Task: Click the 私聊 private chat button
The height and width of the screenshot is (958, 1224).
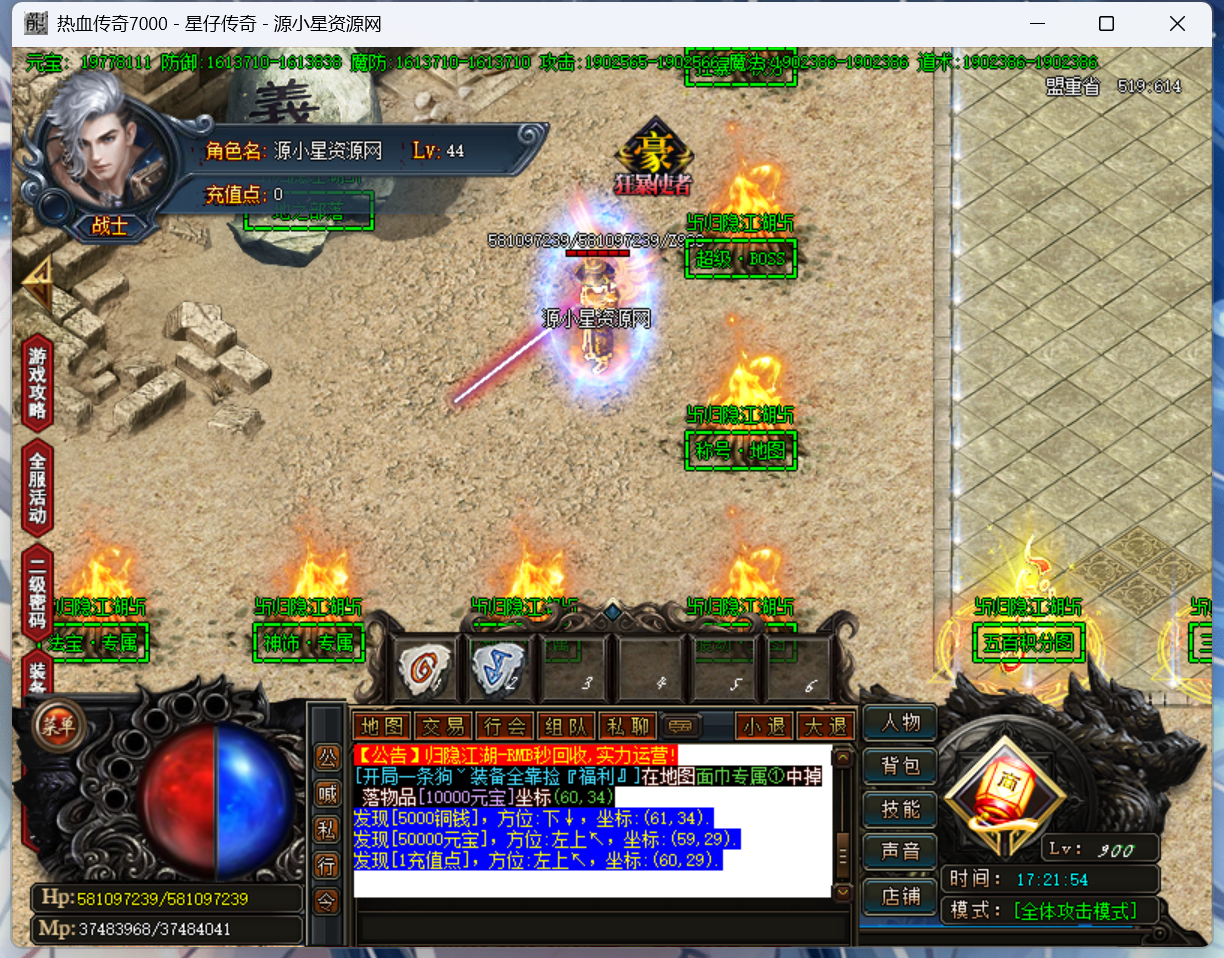Action: (x=627, y=726)
